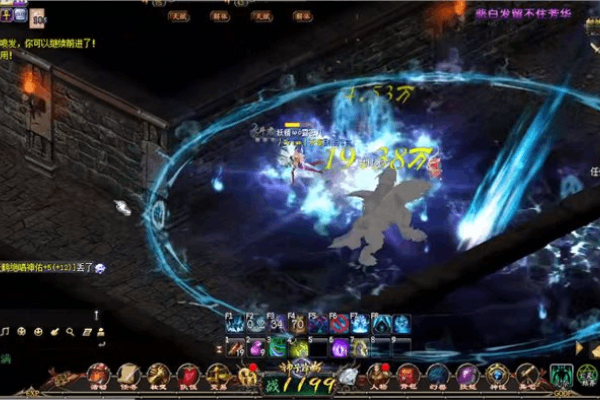The image size is (600, 400).
Task: Use the F4 skill showing 70
Action: coord(297,324)
